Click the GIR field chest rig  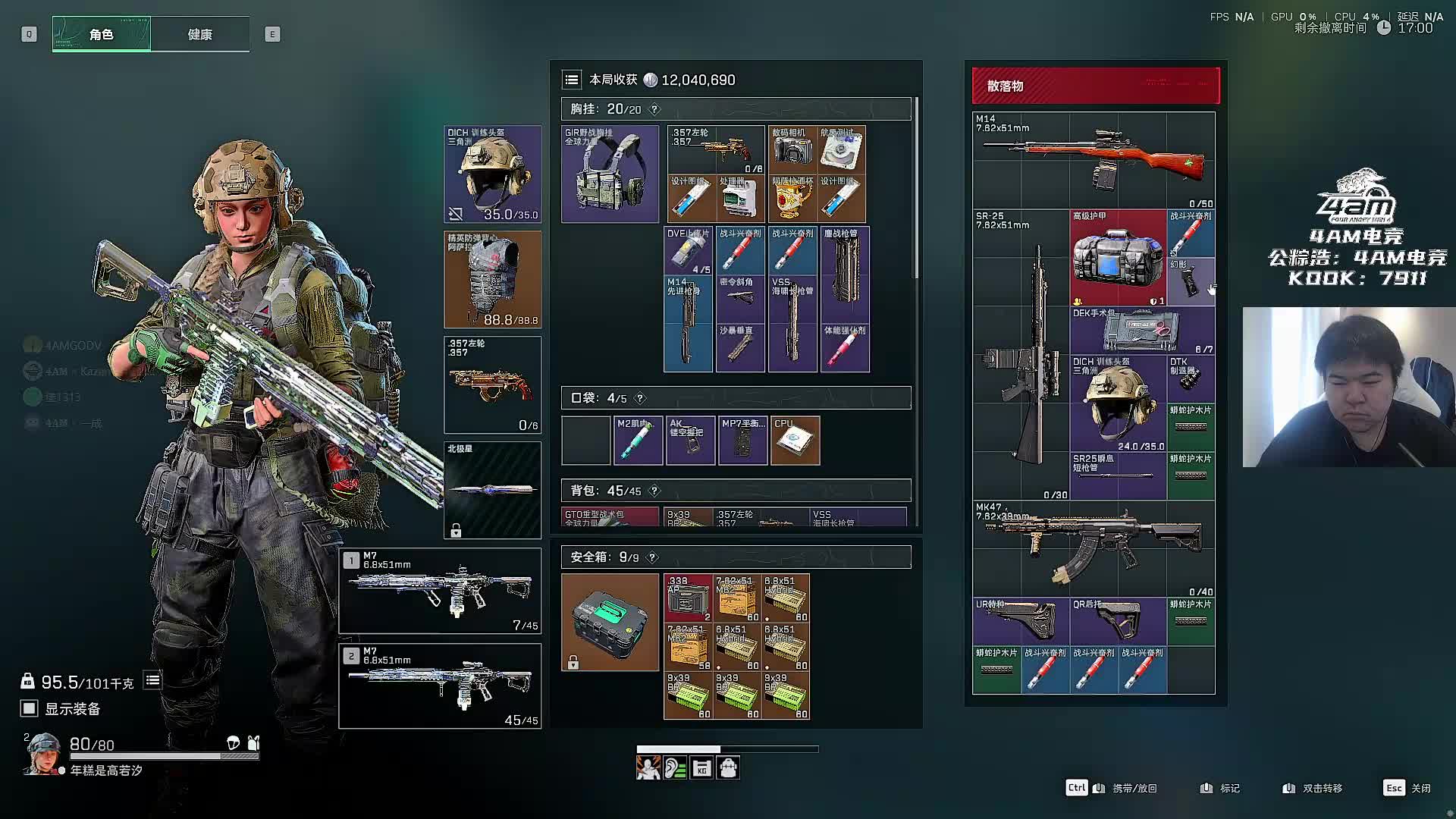(x=610, y=174)
